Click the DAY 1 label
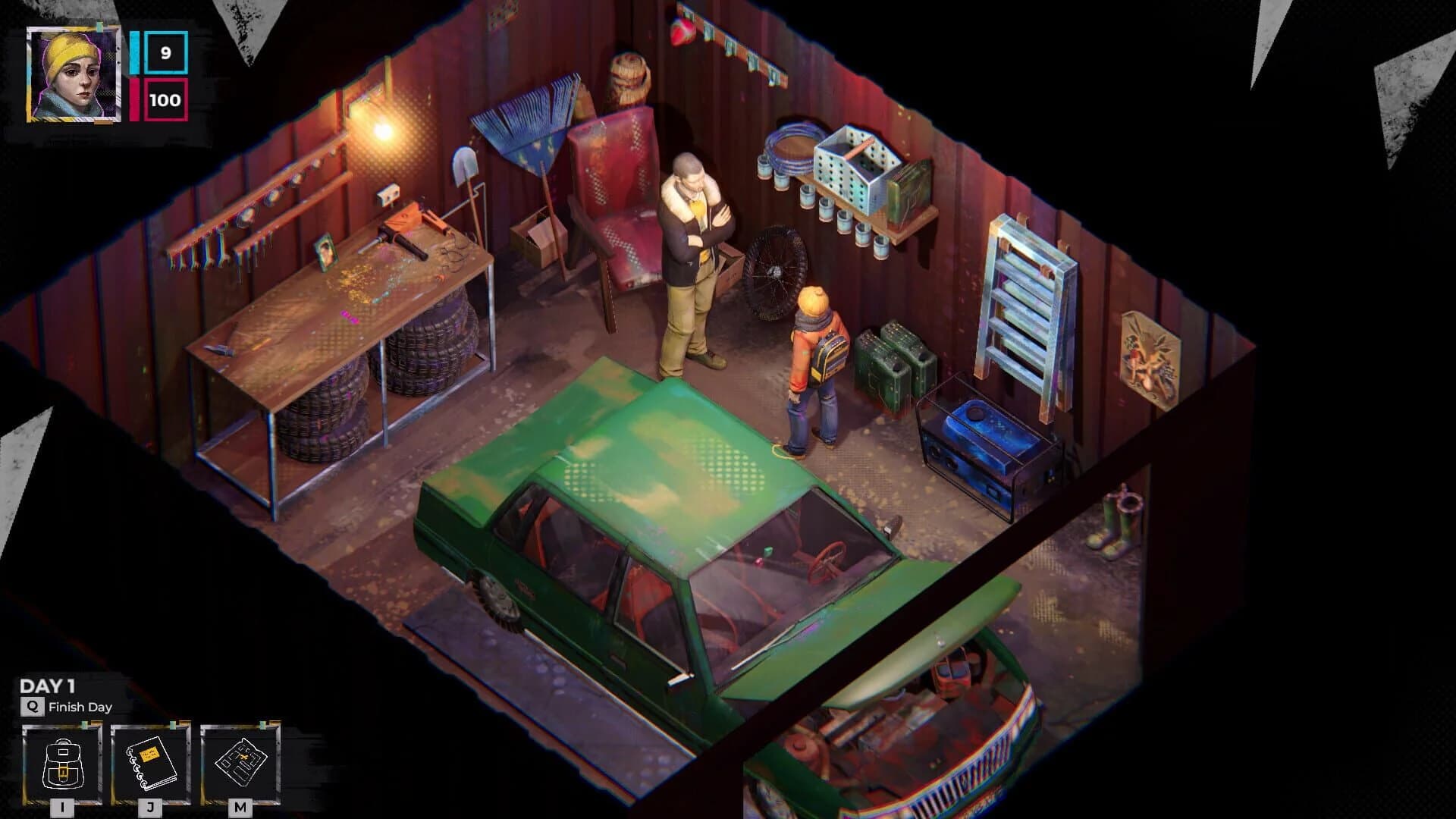1456x819 pixels. click(x=47, y=684)
